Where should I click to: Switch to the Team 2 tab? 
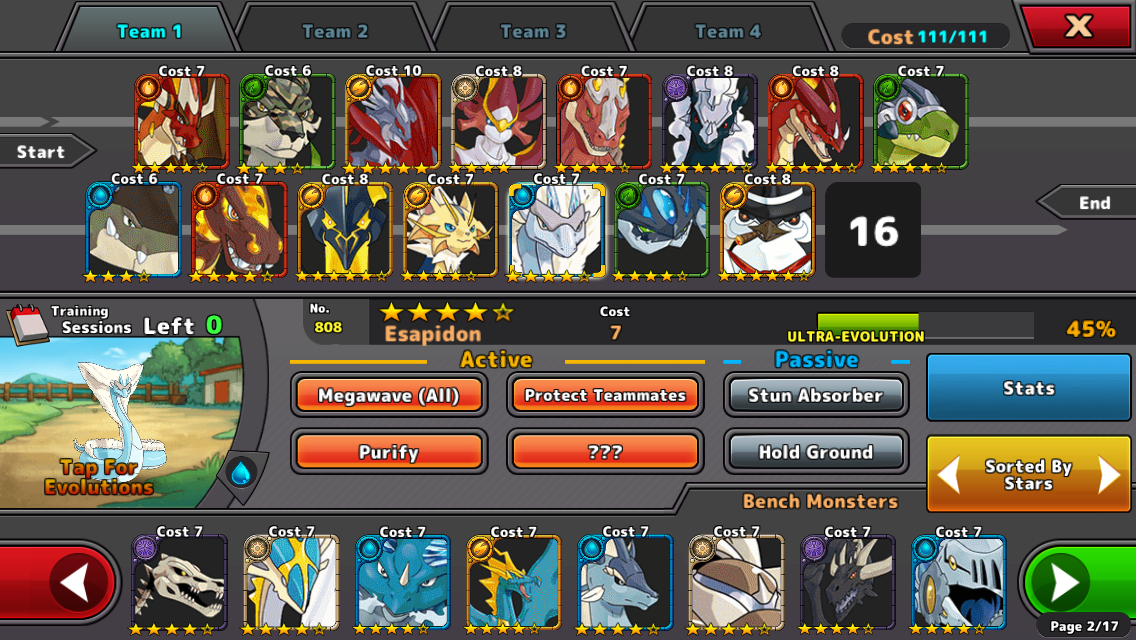tap(334, 31)
